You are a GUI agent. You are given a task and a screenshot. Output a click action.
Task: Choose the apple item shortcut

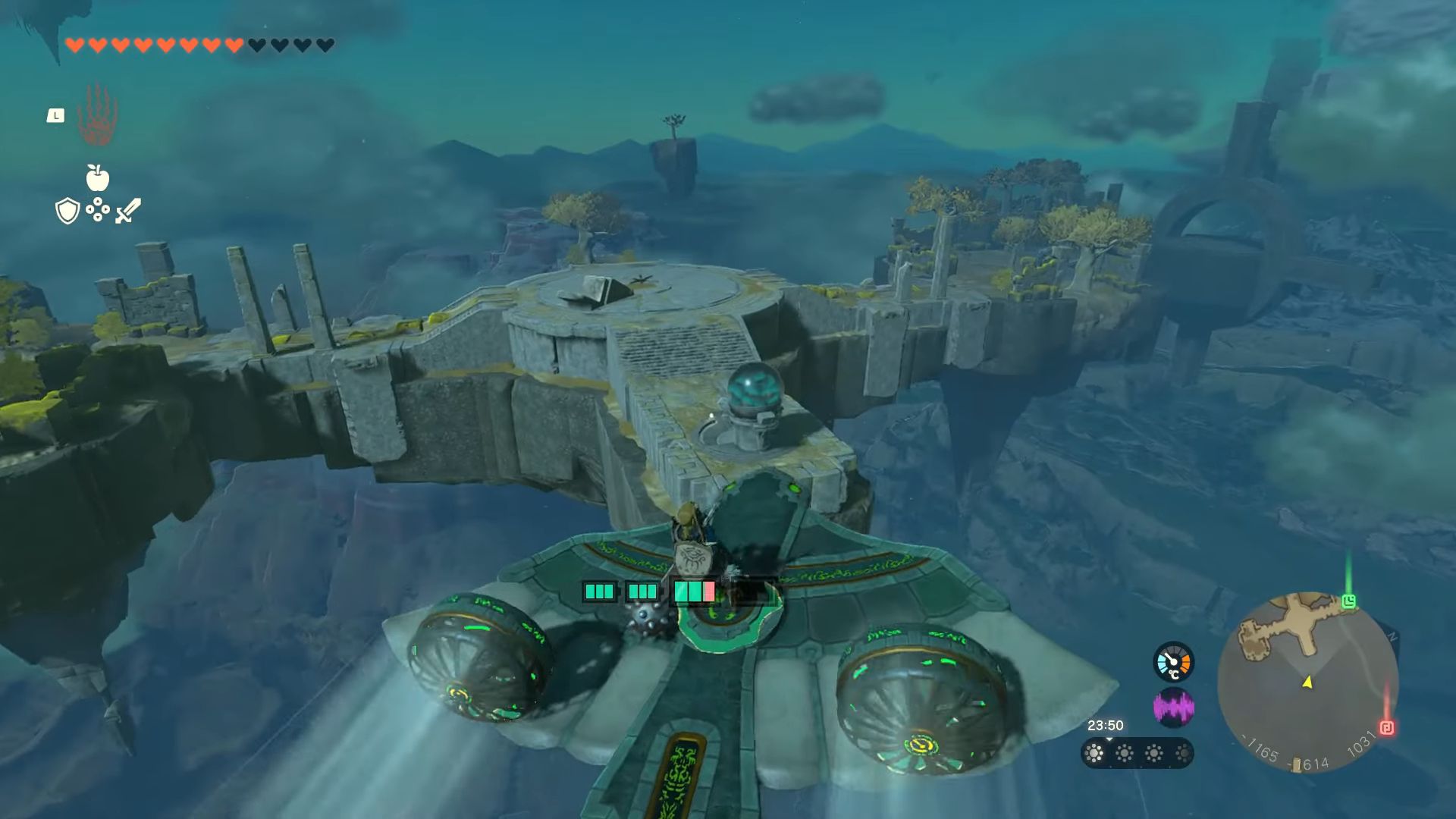(x=97, y=177)
